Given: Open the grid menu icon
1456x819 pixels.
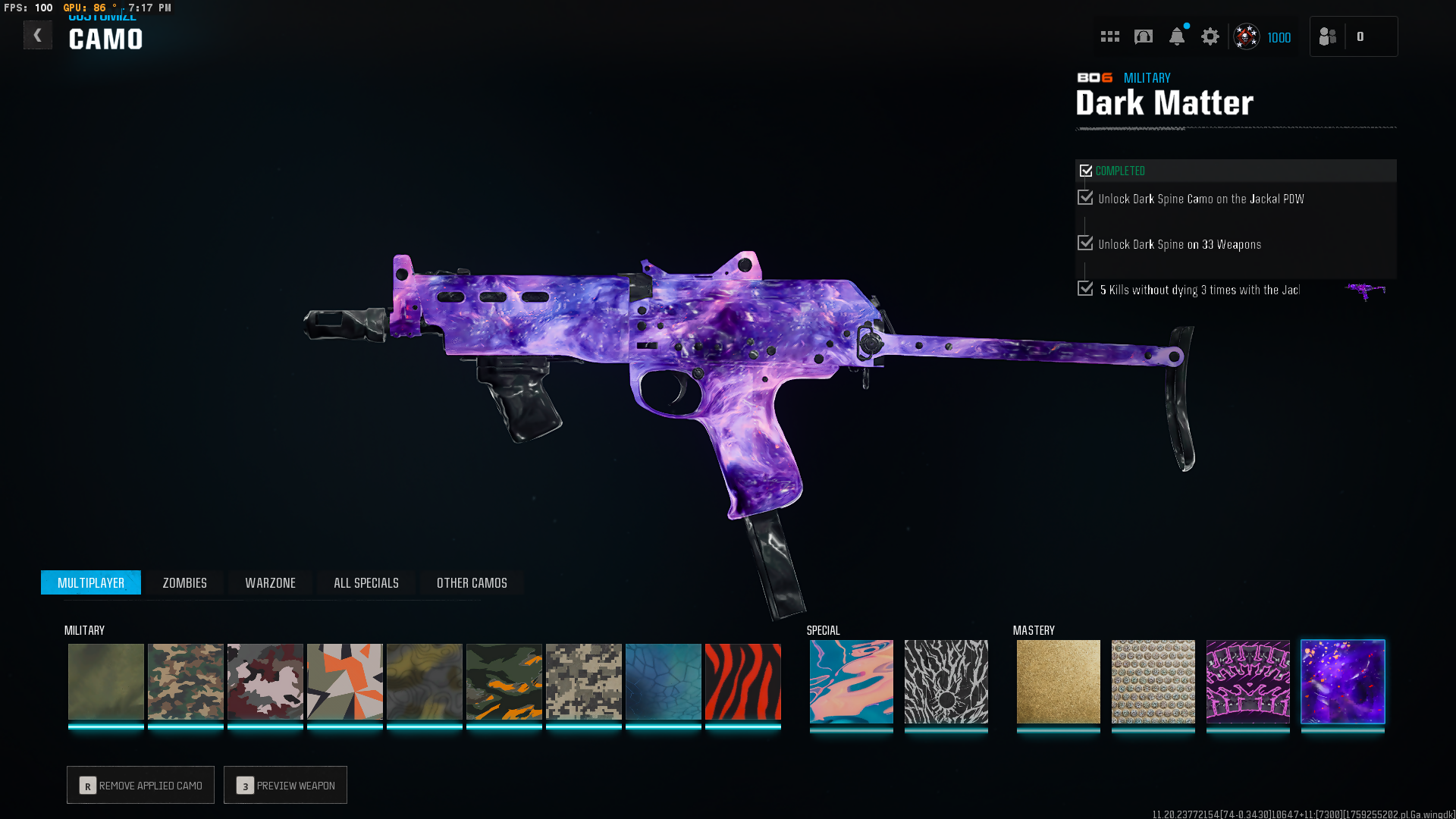Looking at the screenshot, I should pos(1109,36).
